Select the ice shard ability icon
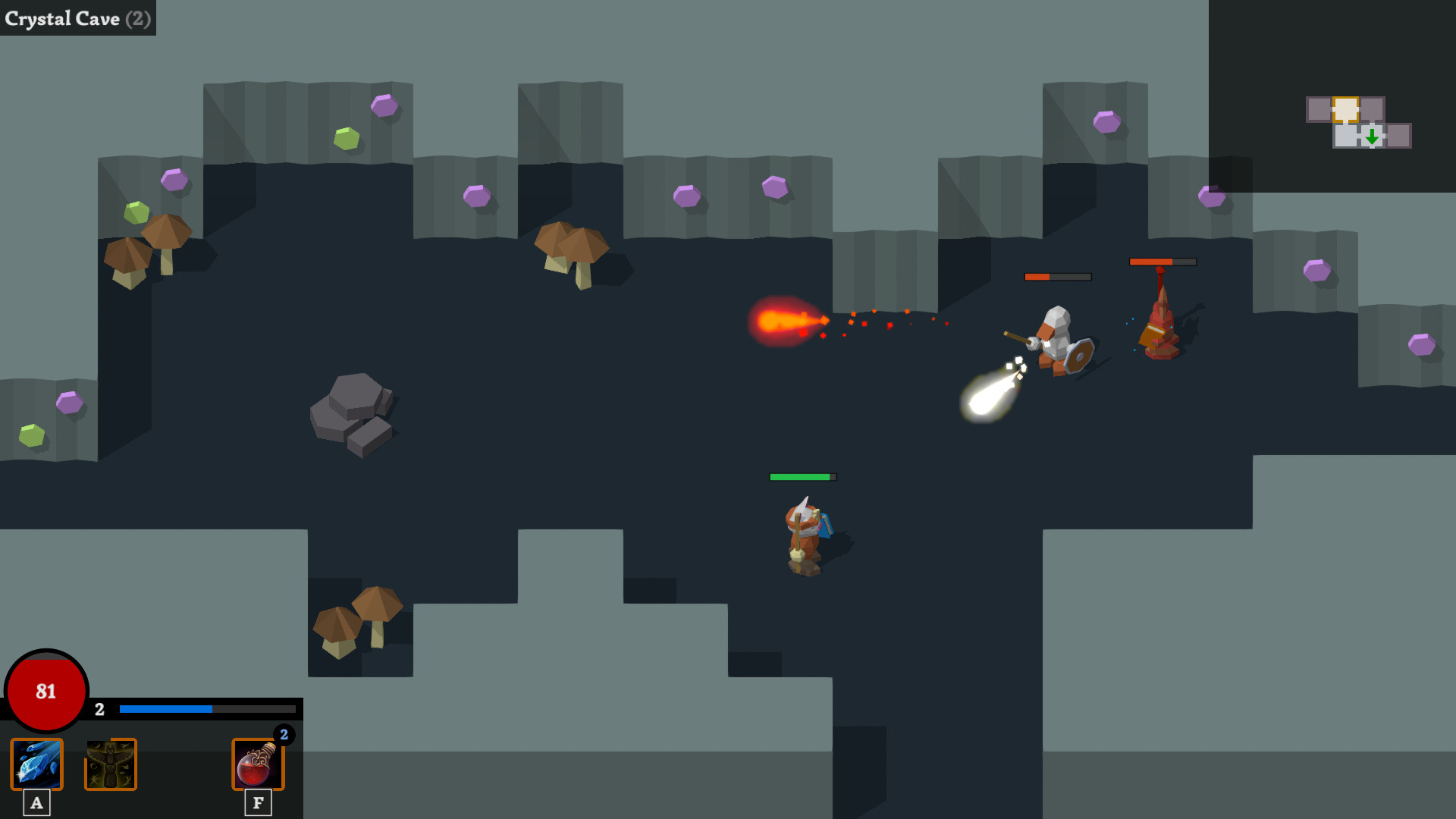The height and width of the screenshot is (819, 1456). (36, 764)
